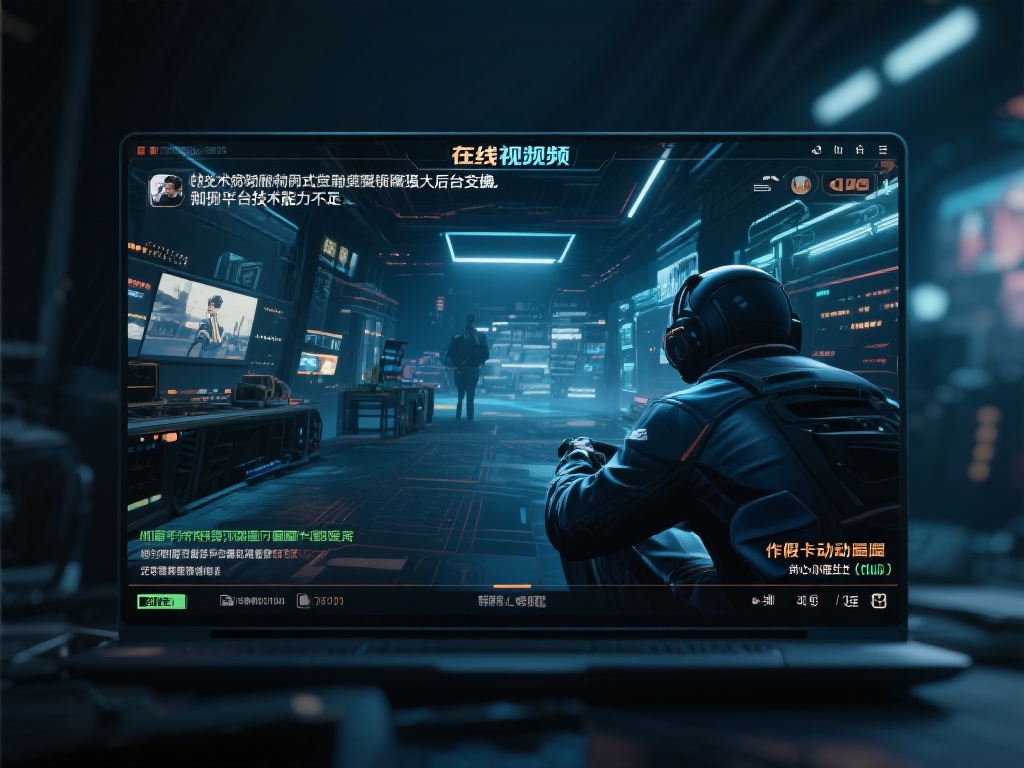Screen dimensions: 1024x768
Task: Open the folder icon item in the bottom bar
Action: [227, 601]
